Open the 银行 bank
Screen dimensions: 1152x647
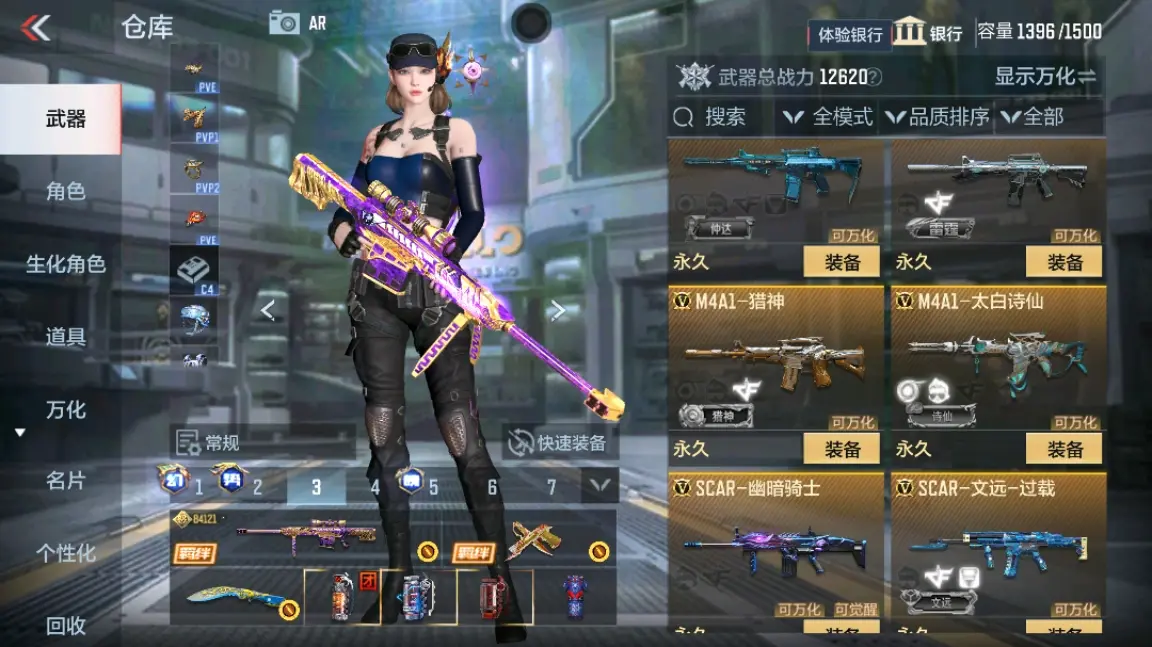(928, 32)
